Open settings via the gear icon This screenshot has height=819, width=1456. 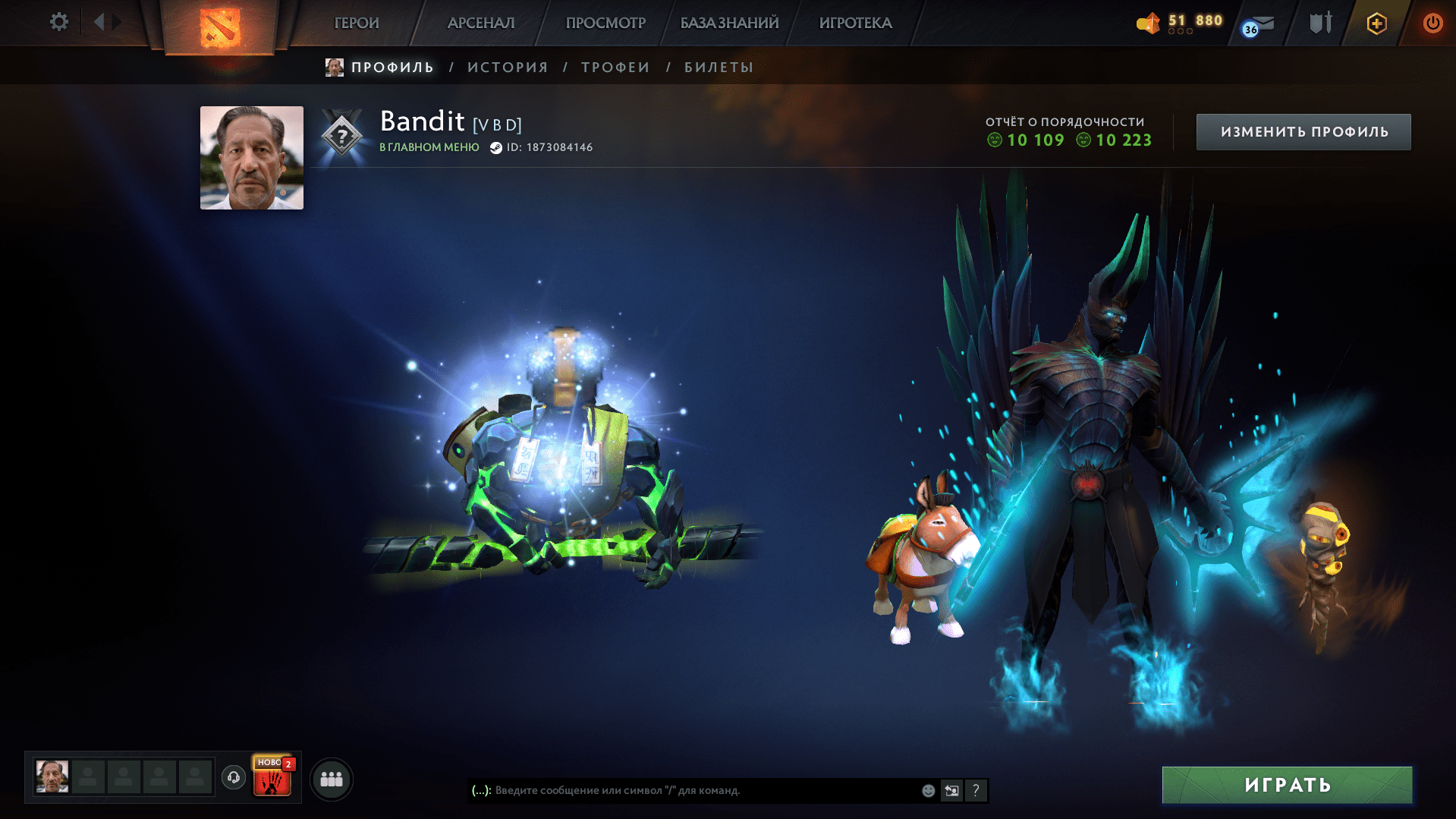[x=58, y=22]
